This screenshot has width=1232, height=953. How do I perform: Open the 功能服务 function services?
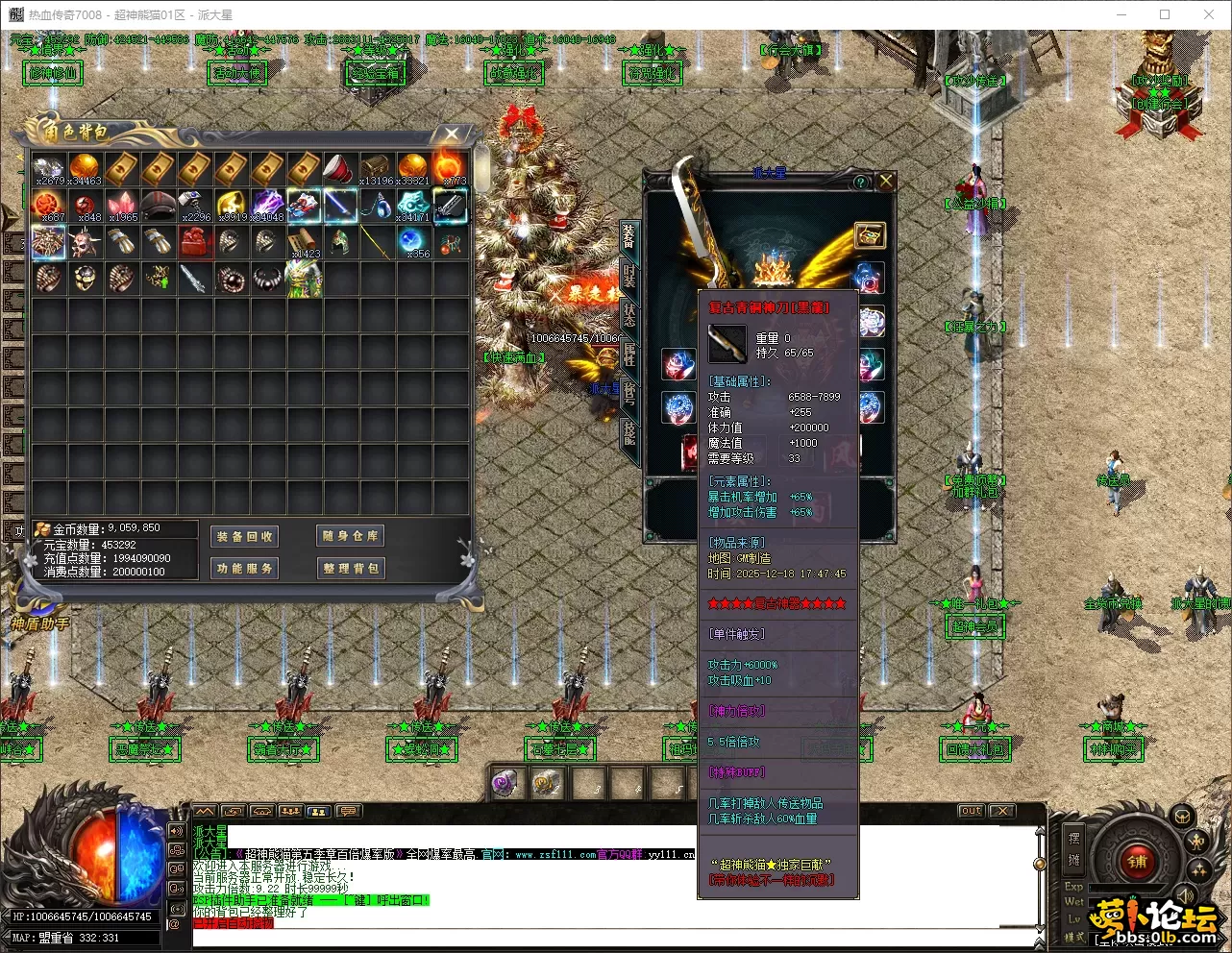pos(244,568)
